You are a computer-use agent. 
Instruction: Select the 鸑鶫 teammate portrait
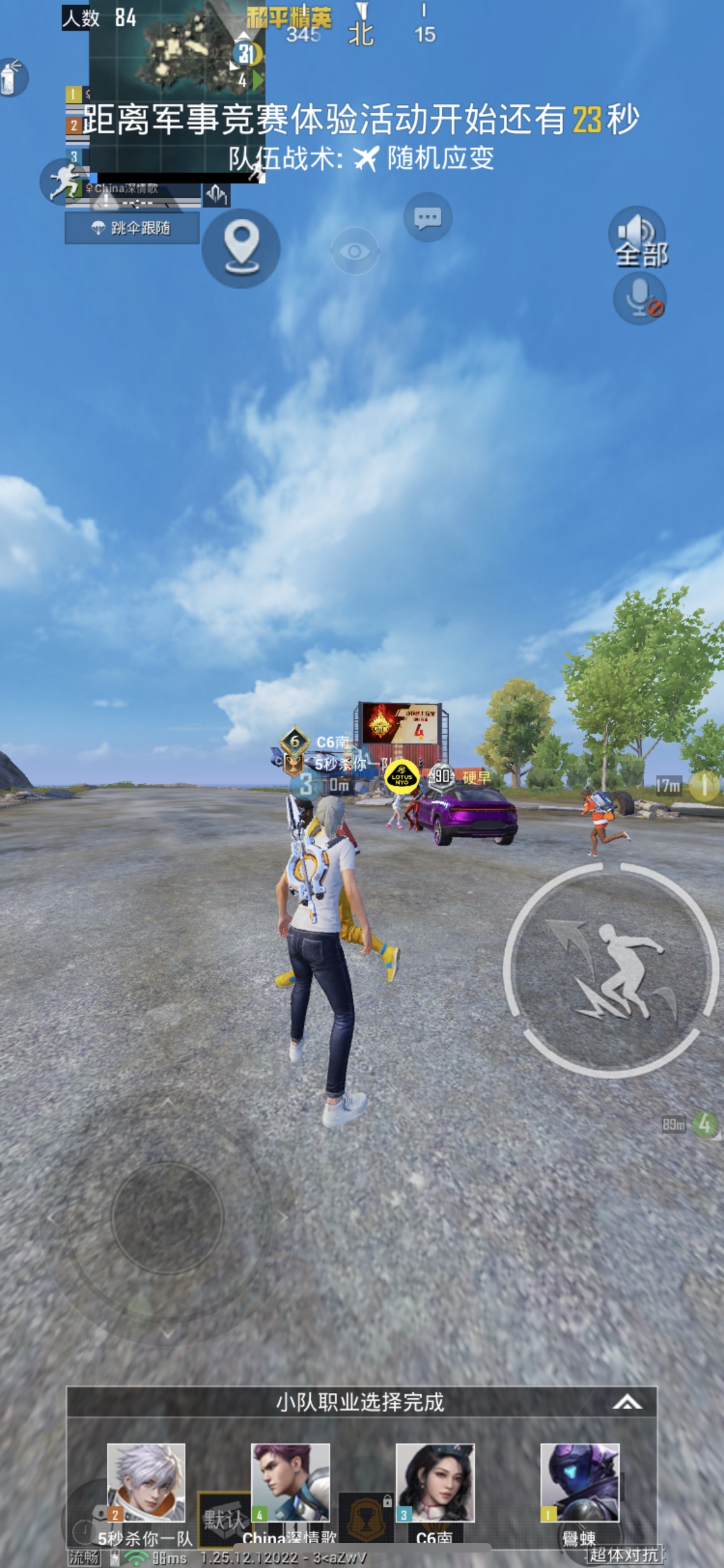click(x=579, y=1482)
